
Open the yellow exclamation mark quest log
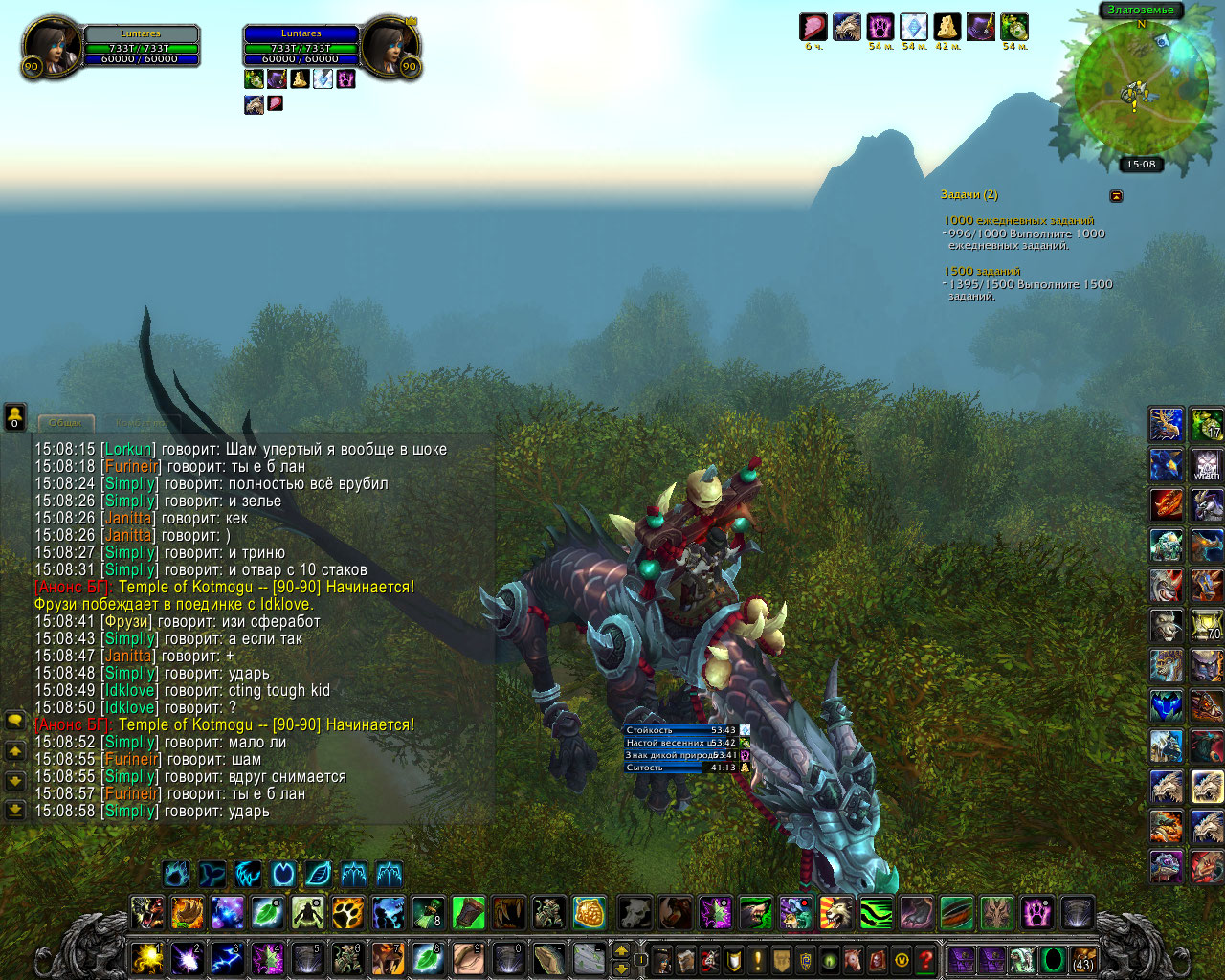point(758,959)
